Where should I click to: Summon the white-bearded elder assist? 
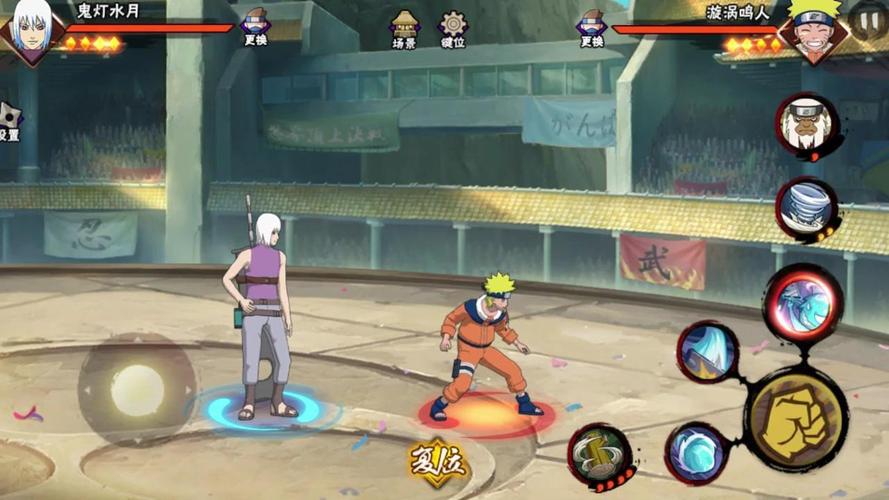806,125
